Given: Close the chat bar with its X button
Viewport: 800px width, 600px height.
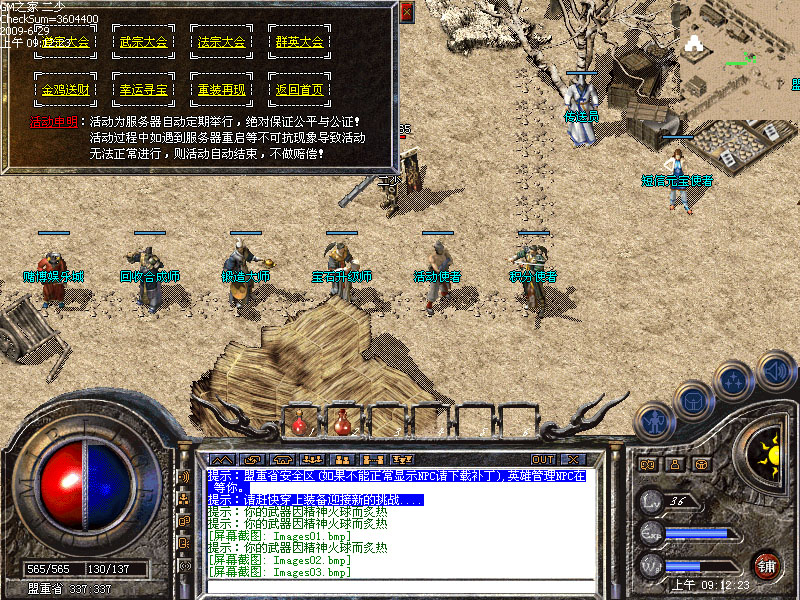Looking at the screenshot, I should 573,460.
